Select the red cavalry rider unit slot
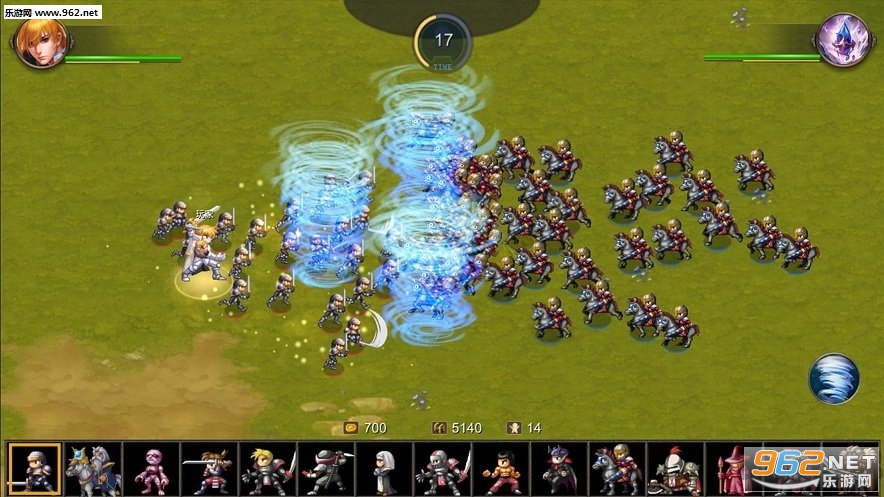884x497 pixels. [617, 468]
